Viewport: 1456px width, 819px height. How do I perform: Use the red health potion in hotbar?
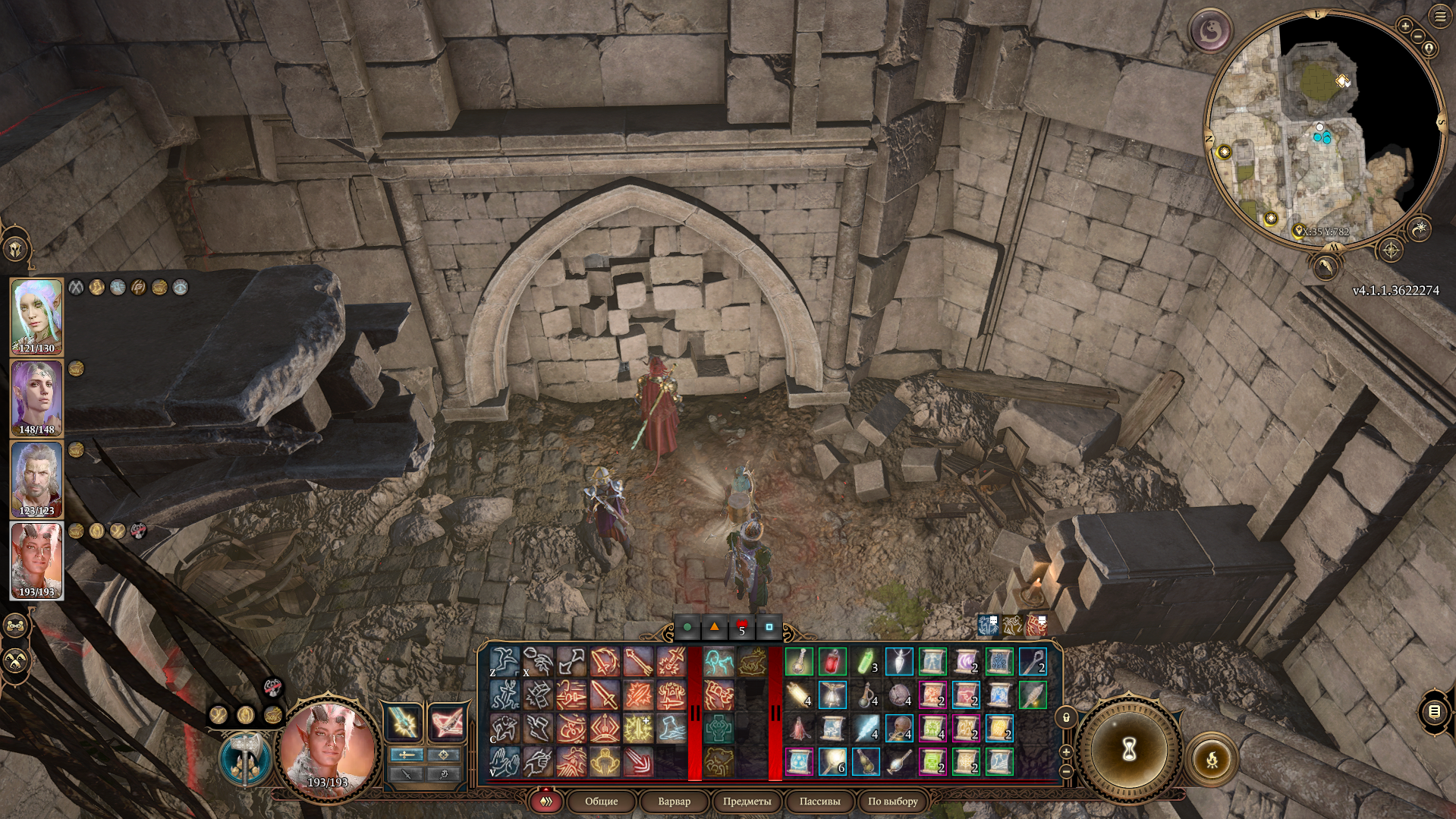pyautogui.click(x=832, y=662)
